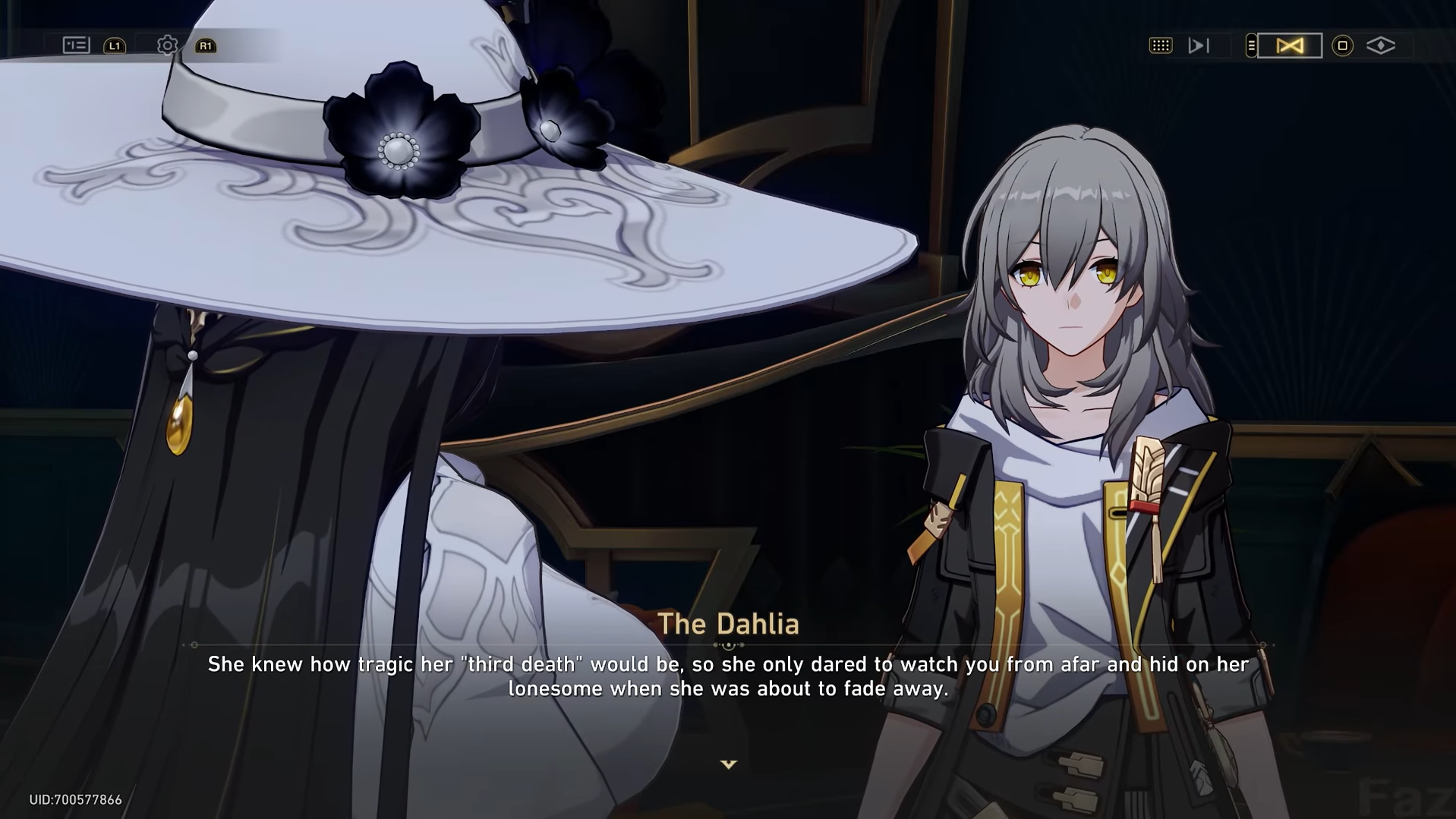The image size is (1456, 819).
Task: Open the dialogue log icon
Action: [76, 46]
